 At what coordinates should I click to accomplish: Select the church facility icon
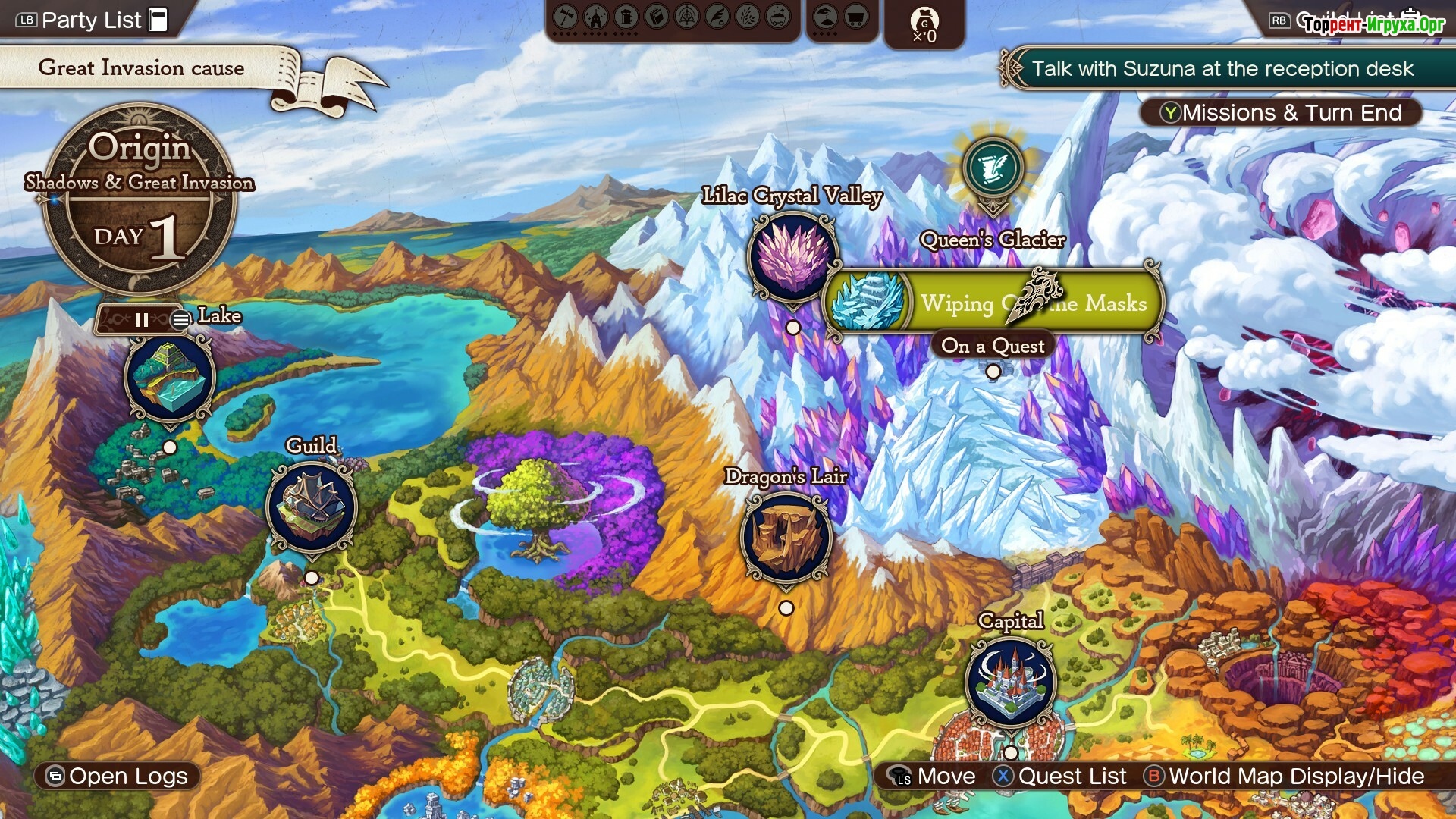click(x=596, y=17)
